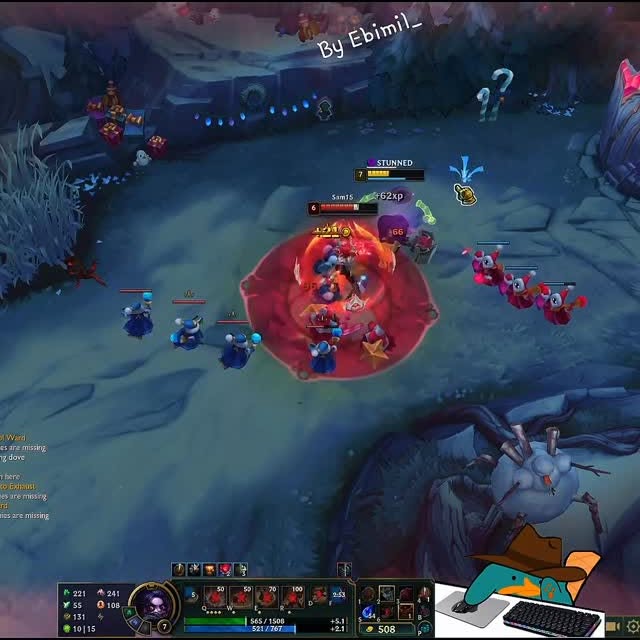640x640 pixels.
Task: Trigger the R ultimate ability
Action: pyautogui.click(x=292, y=598)
